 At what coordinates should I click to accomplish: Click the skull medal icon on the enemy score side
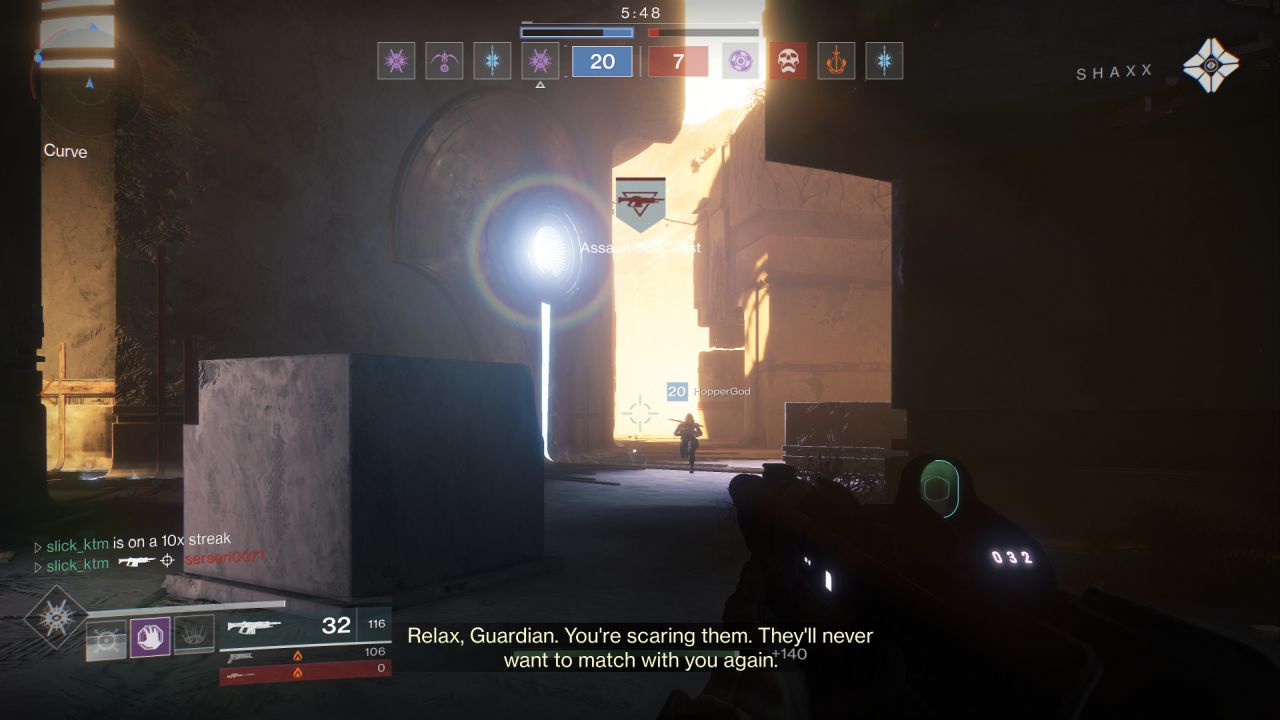[789, 62]
